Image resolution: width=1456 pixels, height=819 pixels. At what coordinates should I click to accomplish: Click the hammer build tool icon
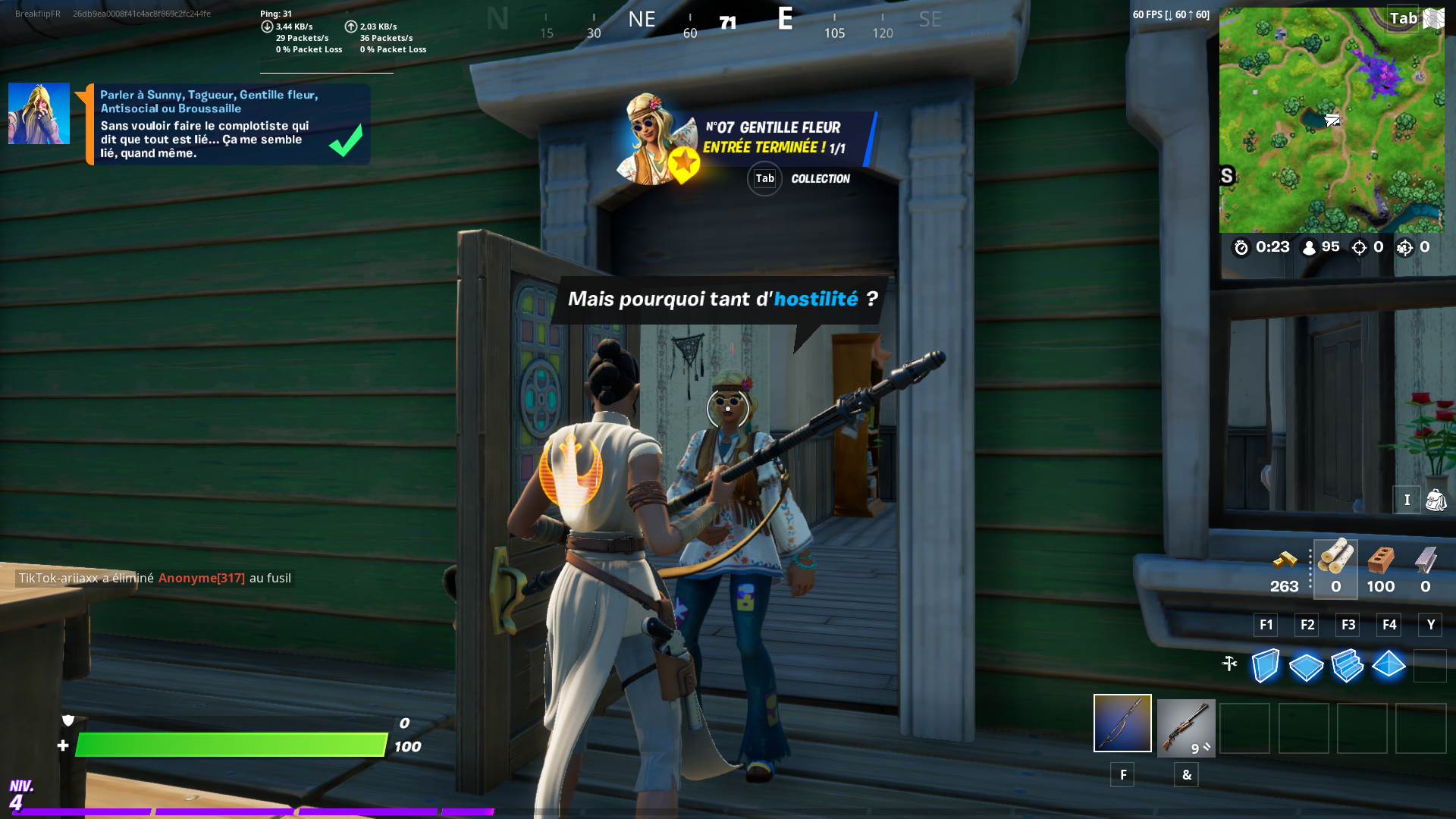point(1230,662)
